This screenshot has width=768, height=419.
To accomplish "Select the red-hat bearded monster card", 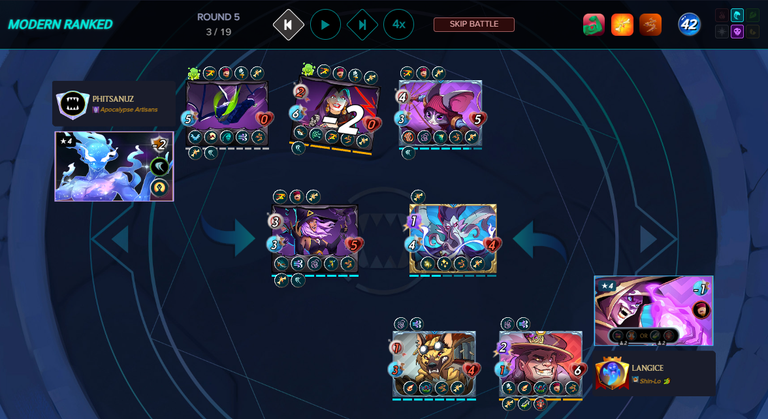I will coord(541,364).
